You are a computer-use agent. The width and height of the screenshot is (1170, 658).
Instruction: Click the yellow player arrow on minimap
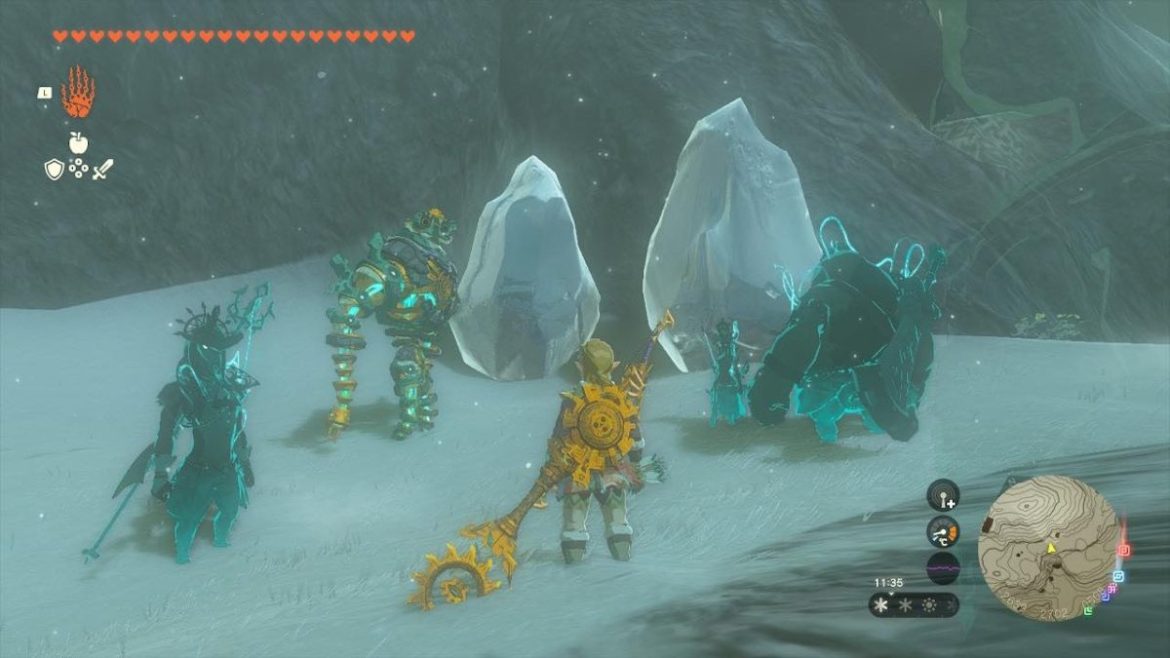click(1051, 548)
